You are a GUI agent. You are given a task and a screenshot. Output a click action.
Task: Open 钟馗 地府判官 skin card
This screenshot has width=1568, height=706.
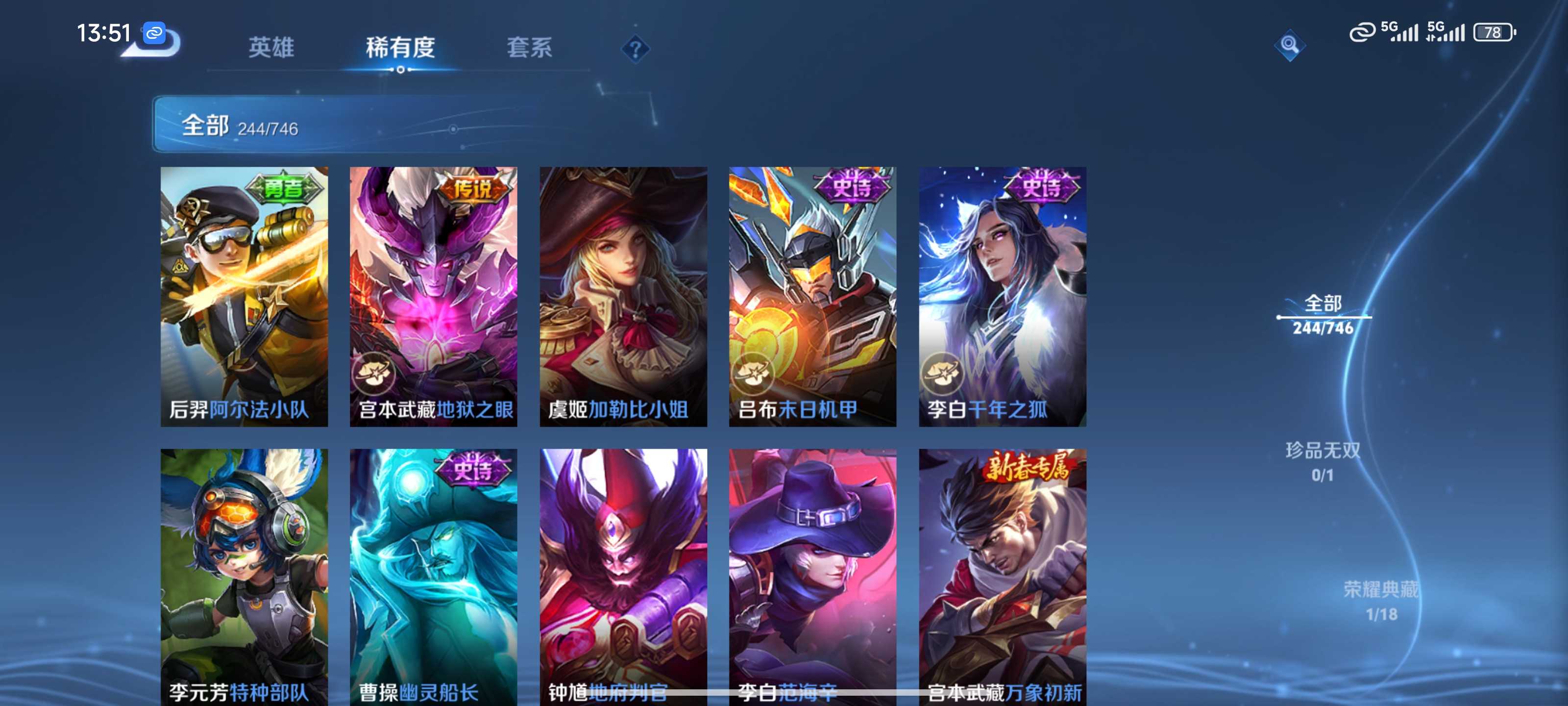(623, 576)
